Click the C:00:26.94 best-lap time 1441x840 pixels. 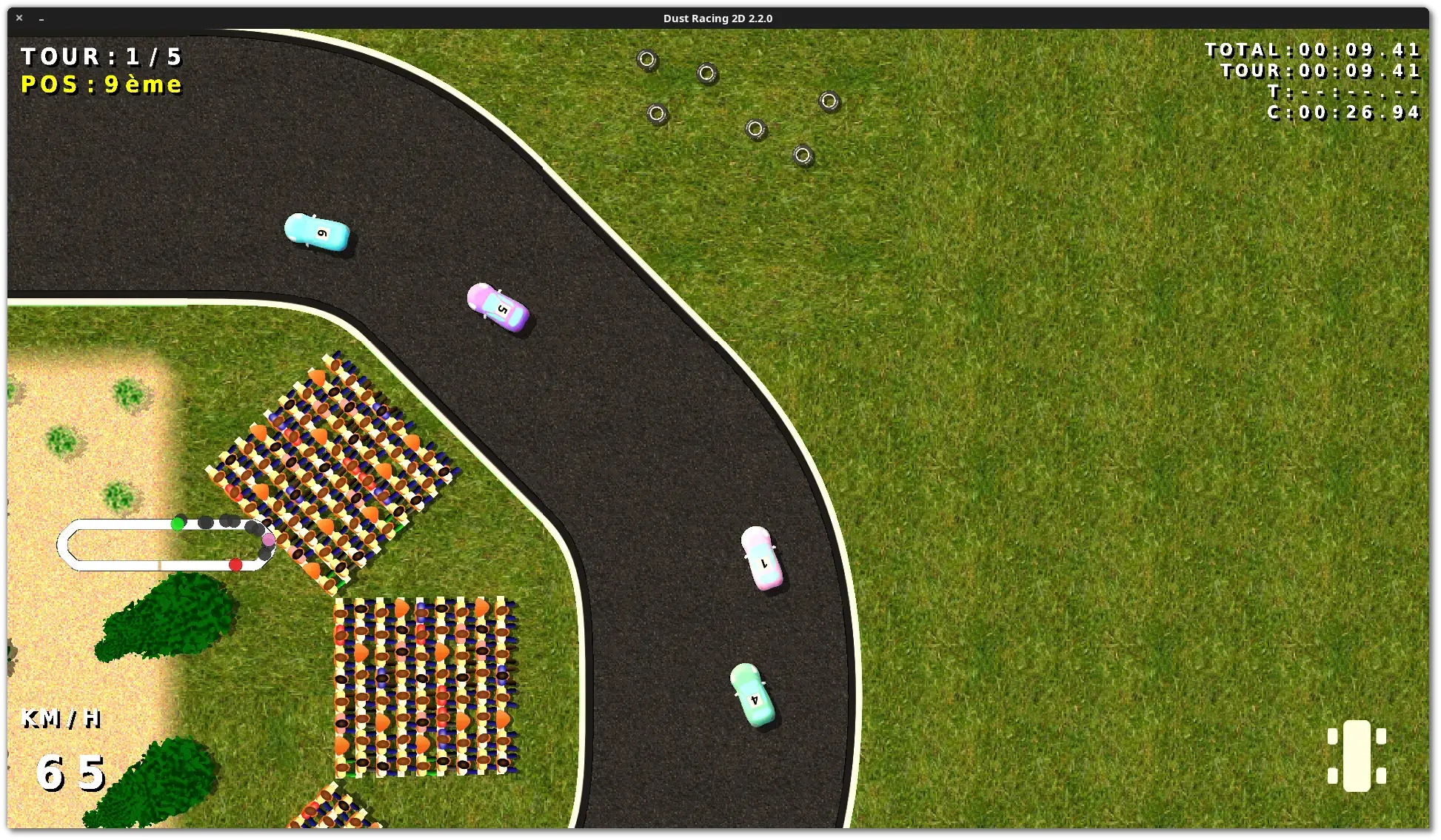pos(1344,112)
